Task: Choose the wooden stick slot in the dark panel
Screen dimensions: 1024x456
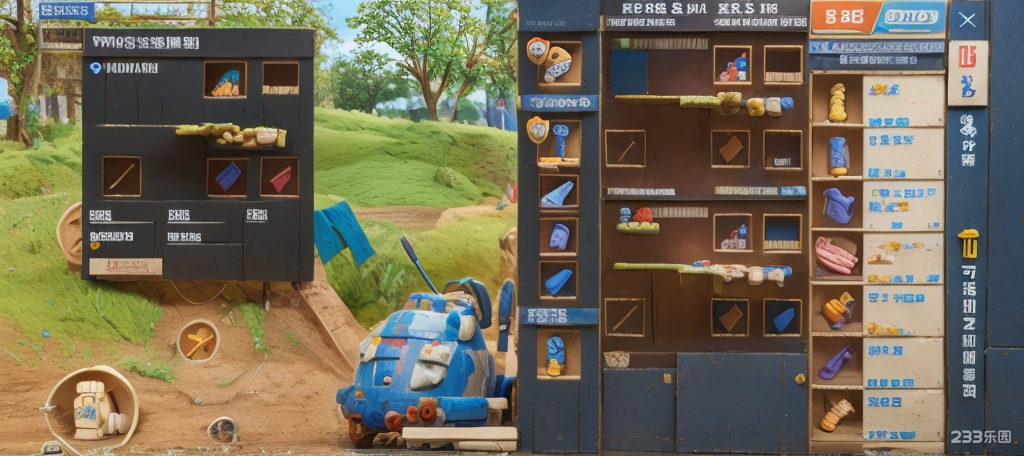Action: (121, 176)
